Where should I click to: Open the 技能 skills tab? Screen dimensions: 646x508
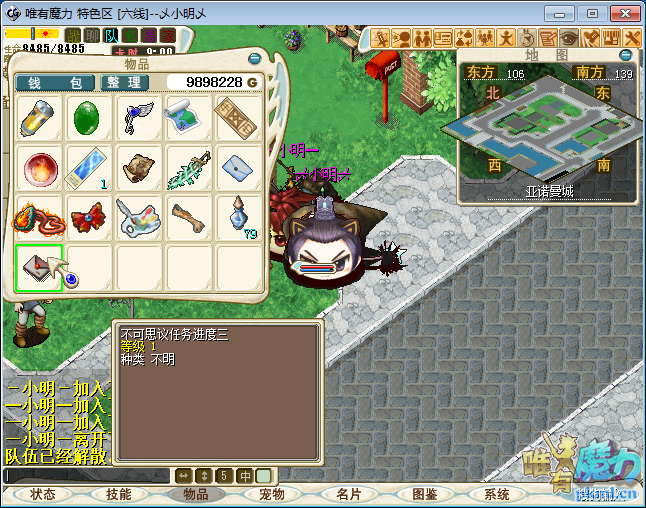click(119, 494)
